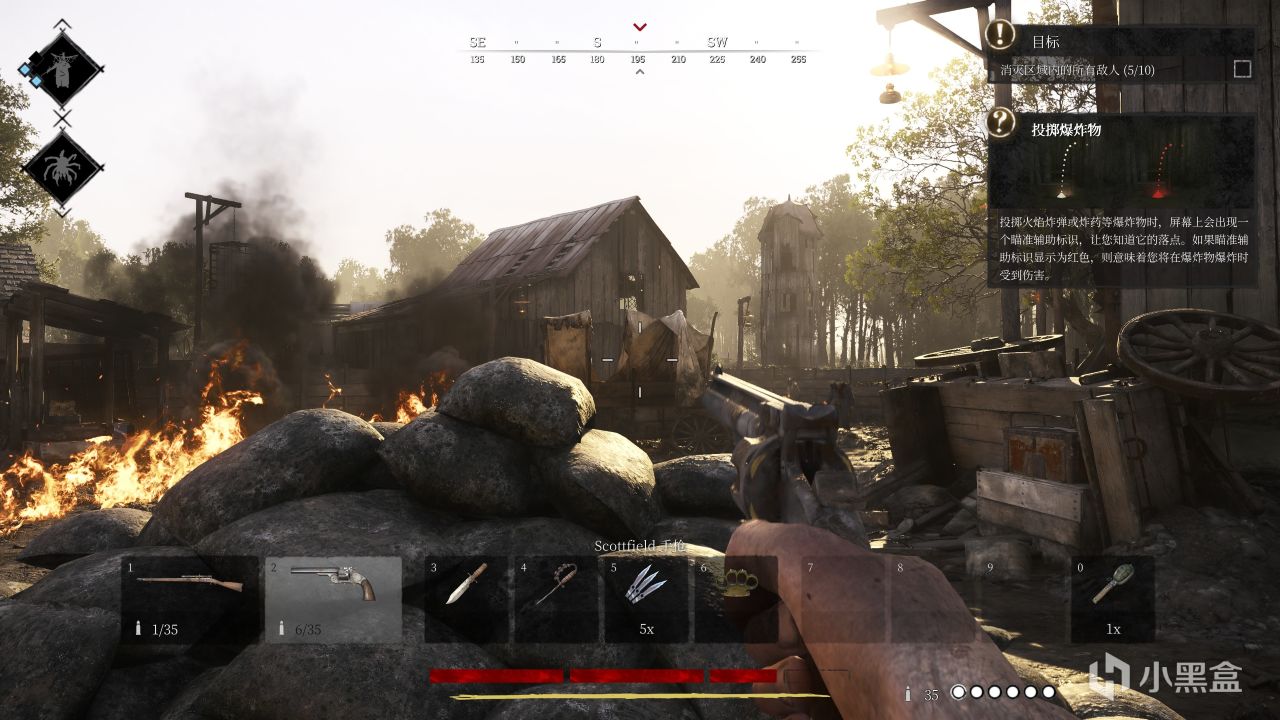Click the spider trait diamond icon
Image resolution: width=1280 pixels, height=720 pixels.
62,167
